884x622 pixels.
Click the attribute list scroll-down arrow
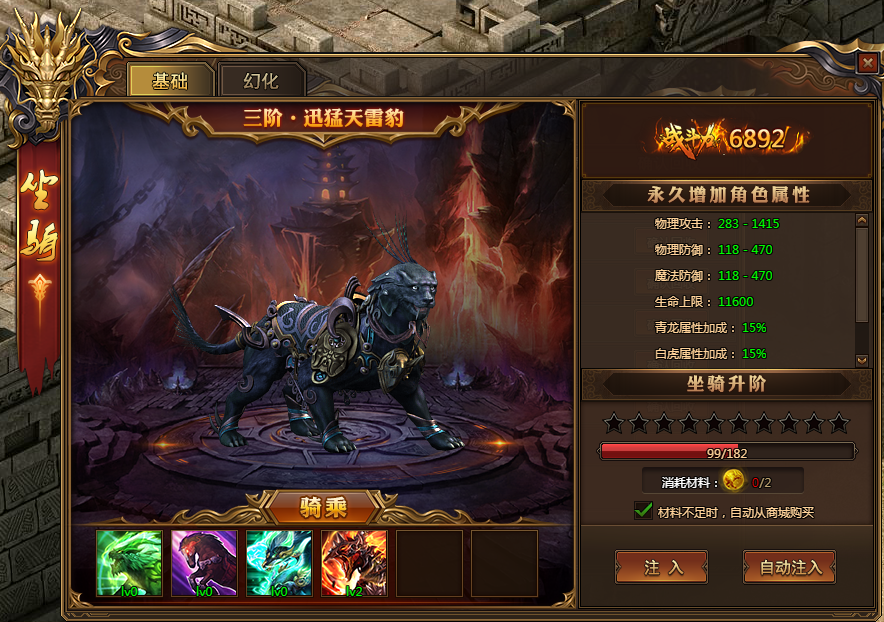point(862,360)
